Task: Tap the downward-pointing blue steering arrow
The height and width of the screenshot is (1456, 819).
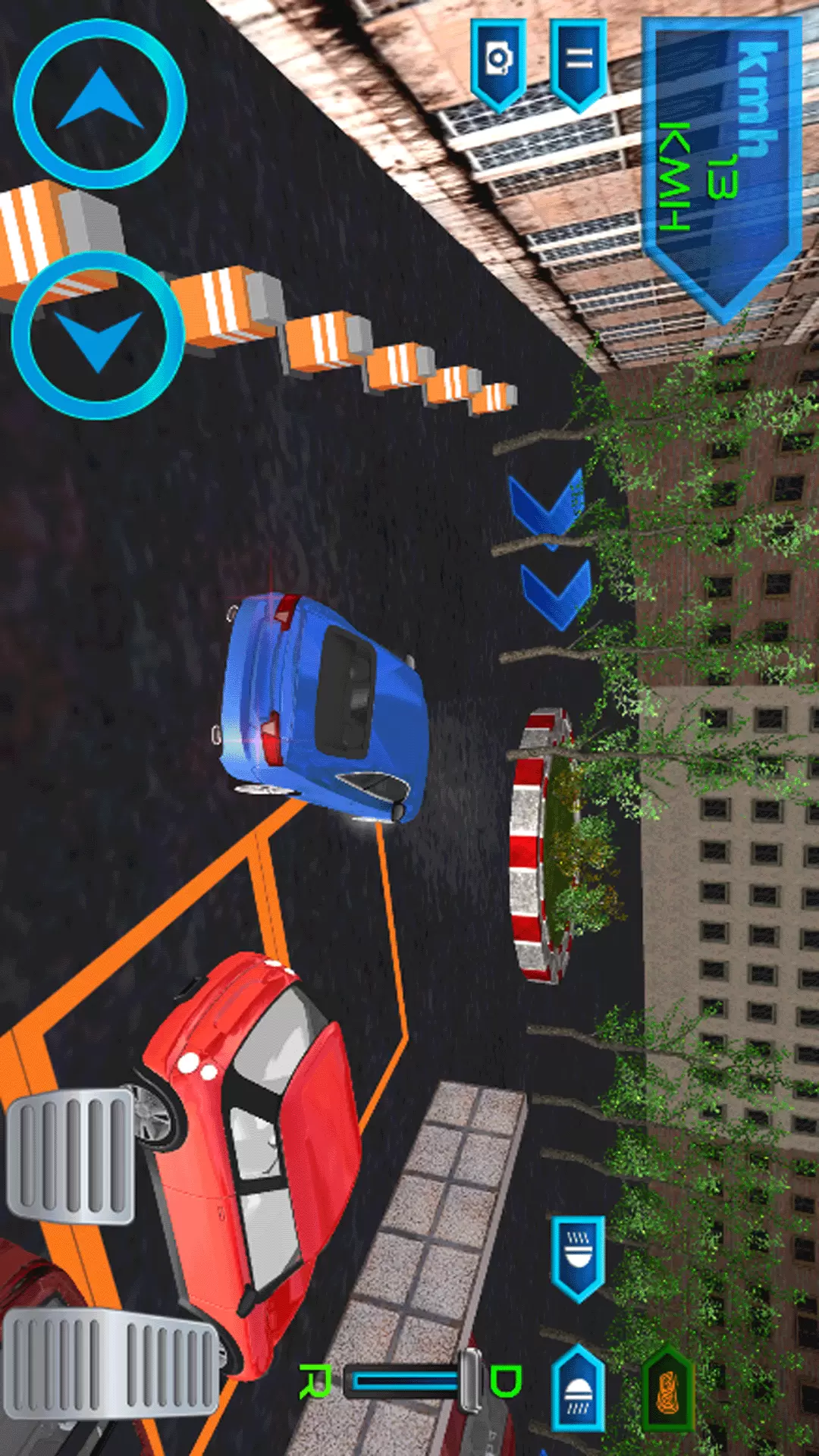Action: 99,335
